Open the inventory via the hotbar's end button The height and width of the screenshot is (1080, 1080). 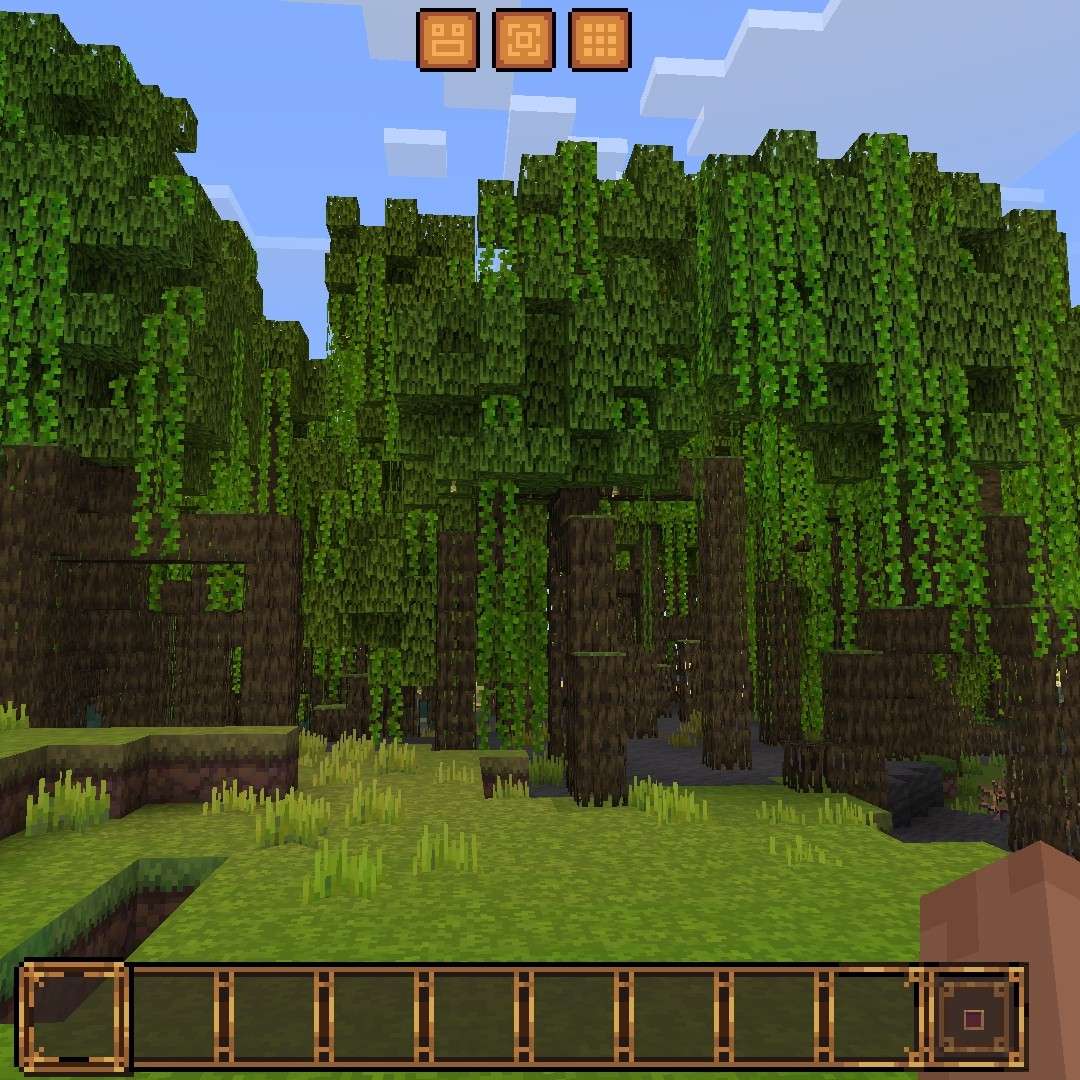coord(974,1019)
